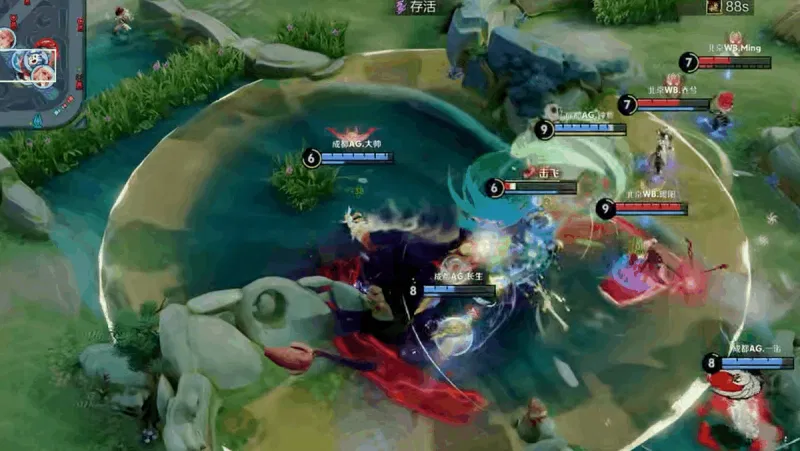Select the 存活 status indicator
The width and height of the screenshot is (800, 451).
[x=416, y=7]
